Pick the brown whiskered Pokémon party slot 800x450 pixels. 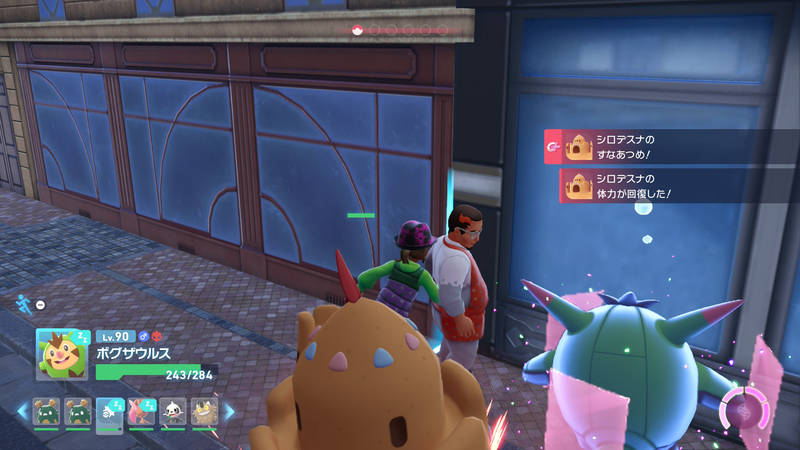(203, 412)
